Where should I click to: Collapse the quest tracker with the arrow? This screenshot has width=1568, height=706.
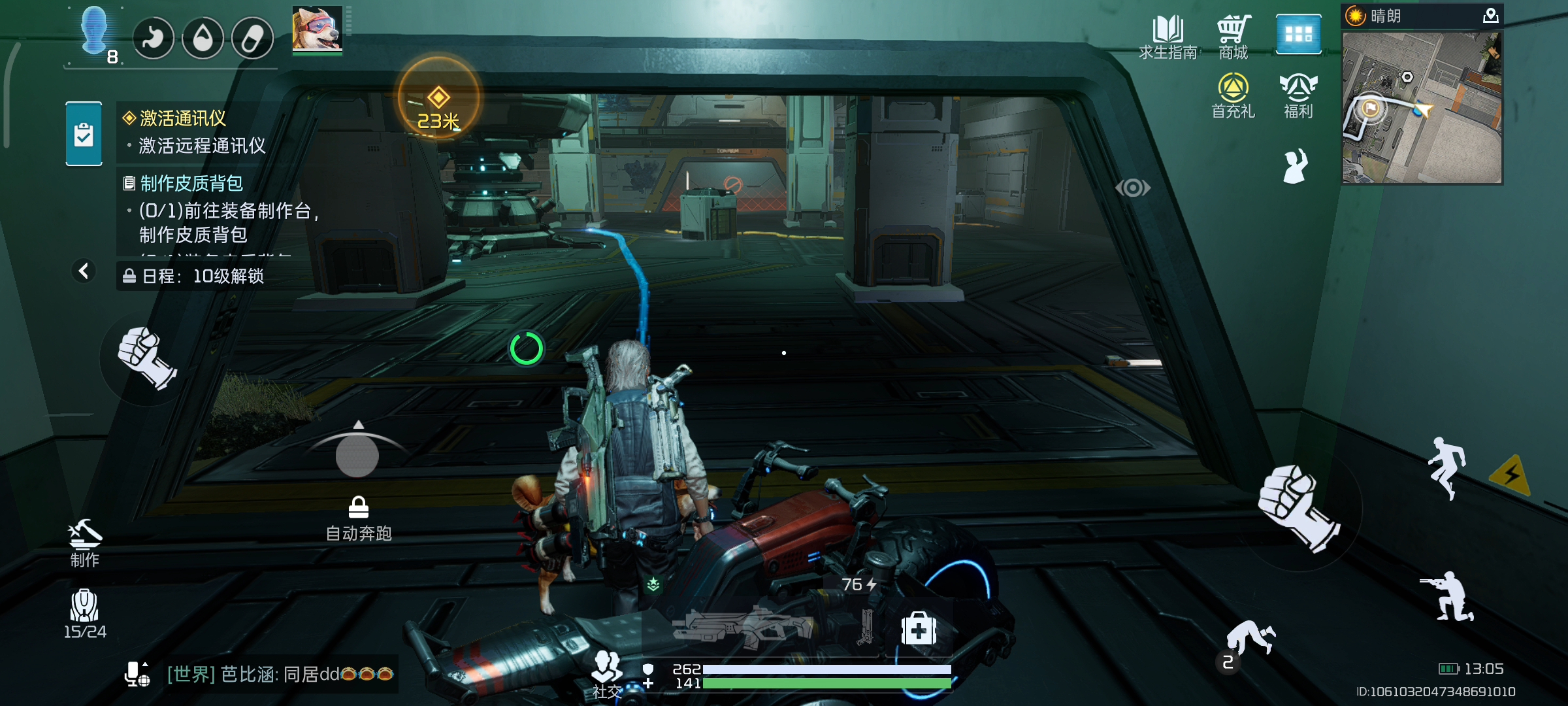(x=84, y=271)
